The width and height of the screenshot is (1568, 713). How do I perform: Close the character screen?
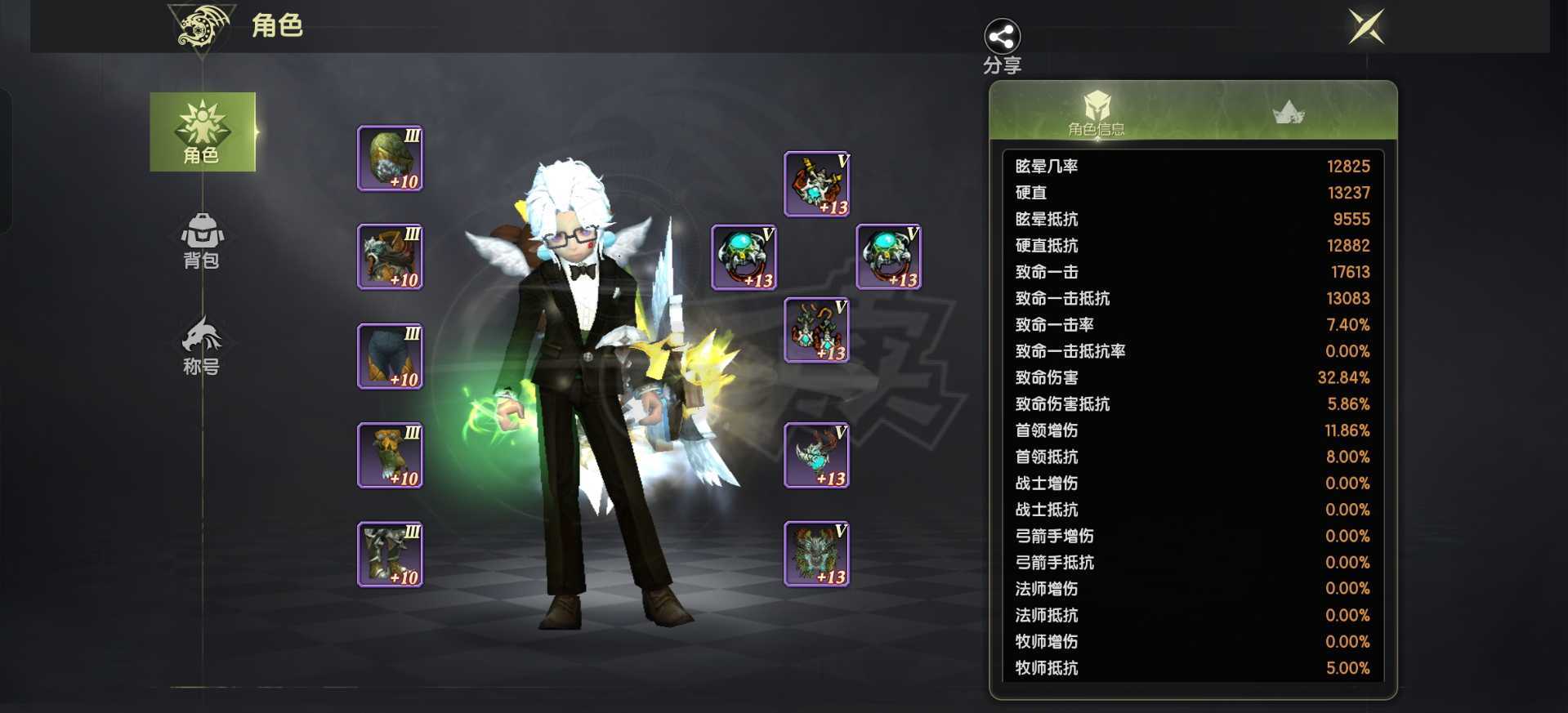pos(1366,27)
